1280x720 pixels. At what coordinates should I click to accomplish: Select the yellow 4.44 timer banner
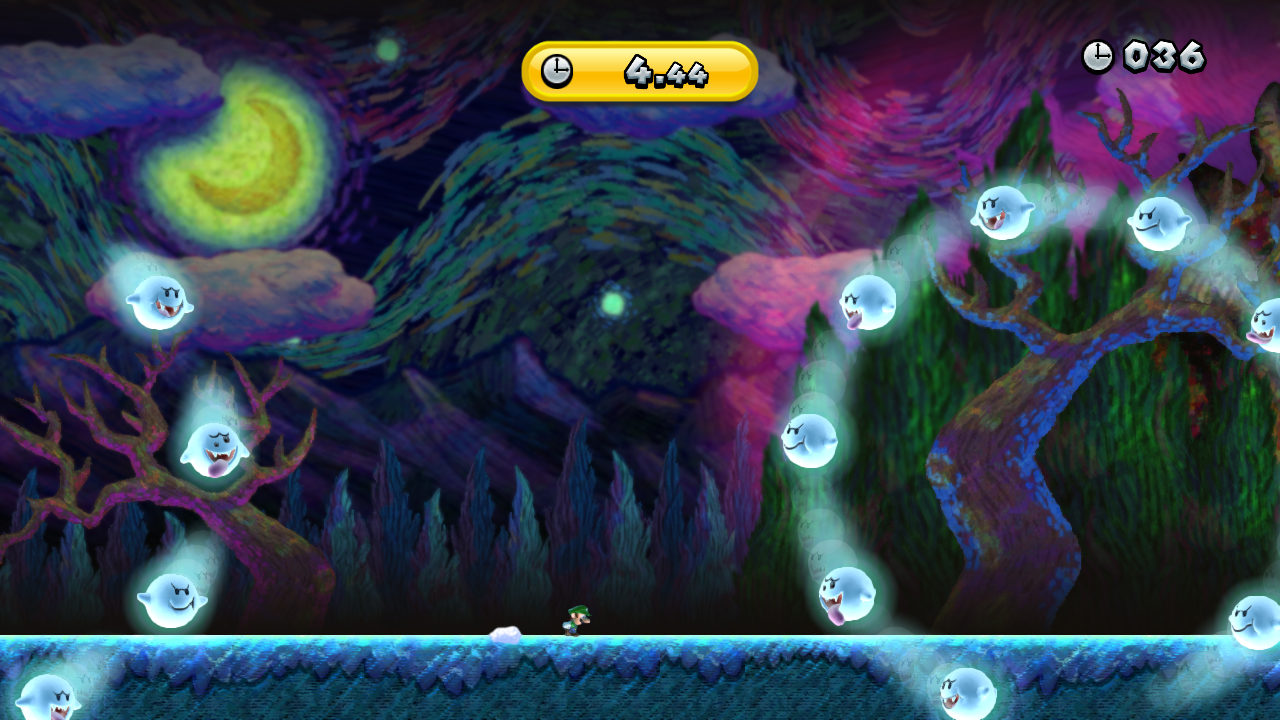click(640, 72)
